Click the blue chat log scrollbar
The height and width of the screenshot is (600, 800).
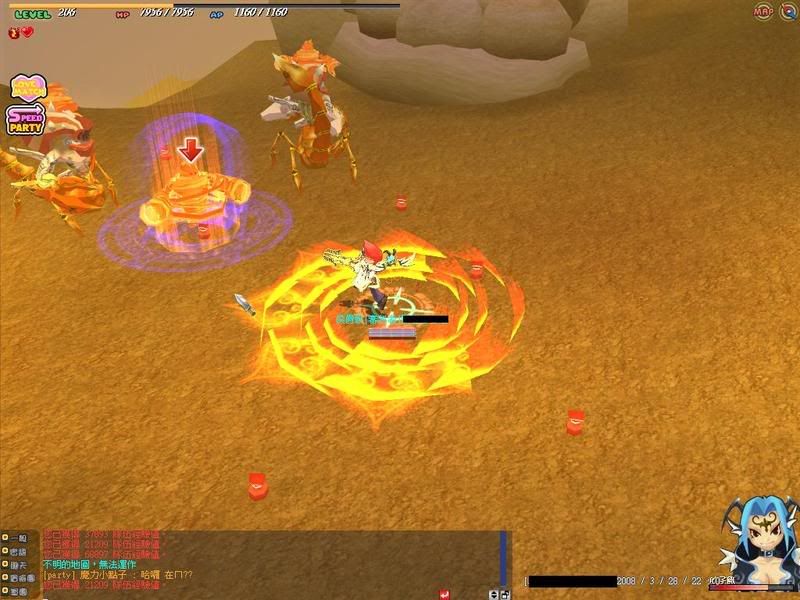pos(504,556)
